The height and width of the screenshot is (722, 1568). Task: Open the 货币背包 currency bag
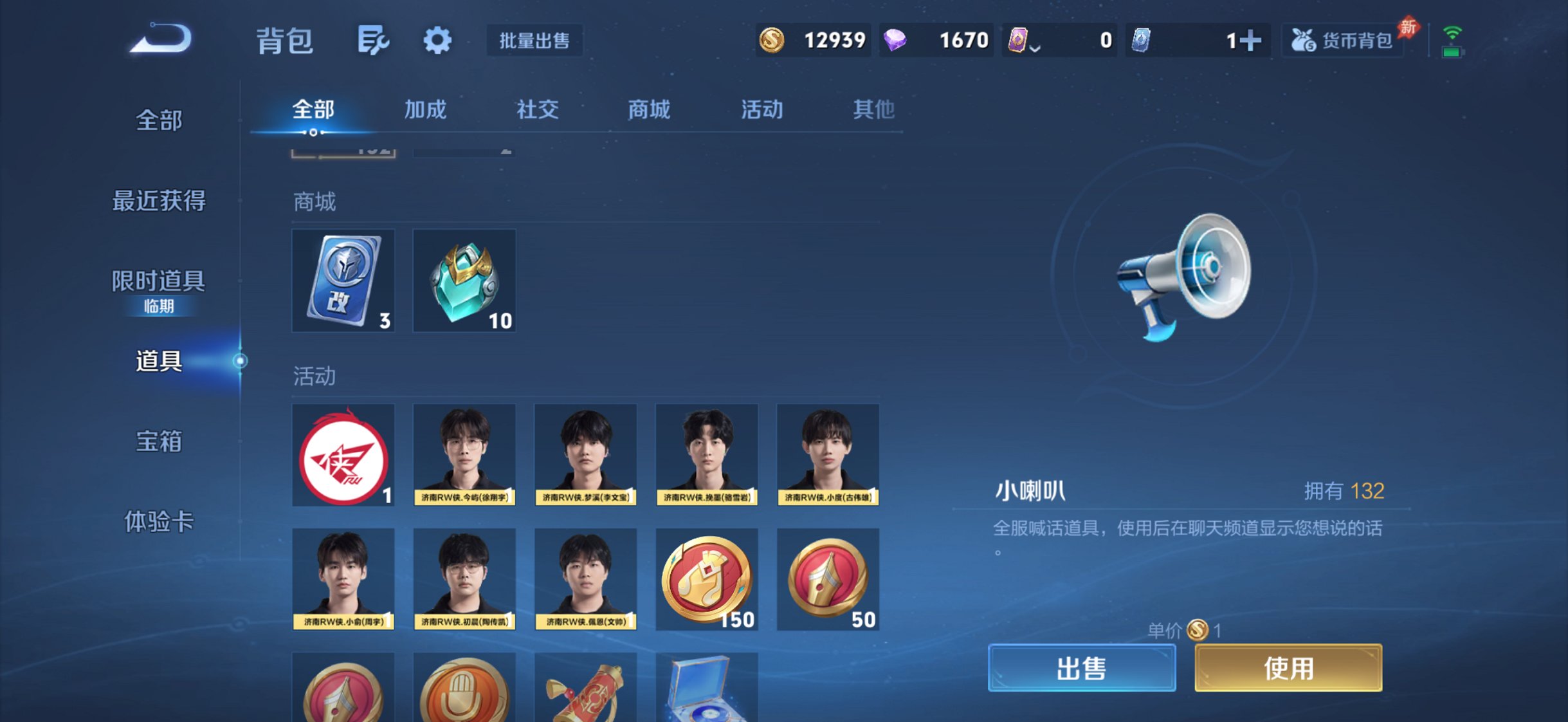point(1342,40)
